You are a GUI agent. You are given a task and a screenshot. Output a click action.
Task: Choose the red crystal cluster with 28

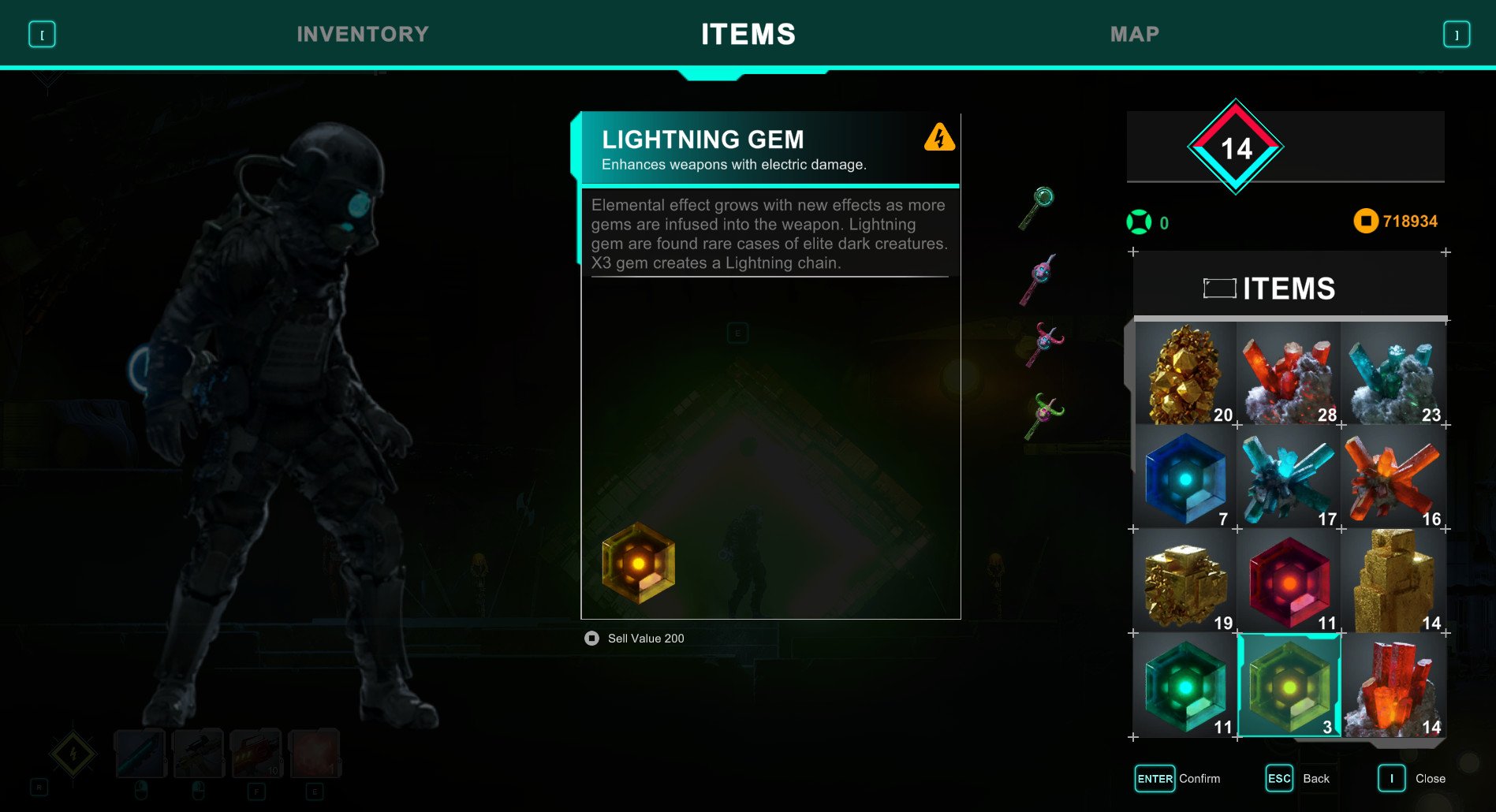pyautogui.click(x=1289, y=374)
